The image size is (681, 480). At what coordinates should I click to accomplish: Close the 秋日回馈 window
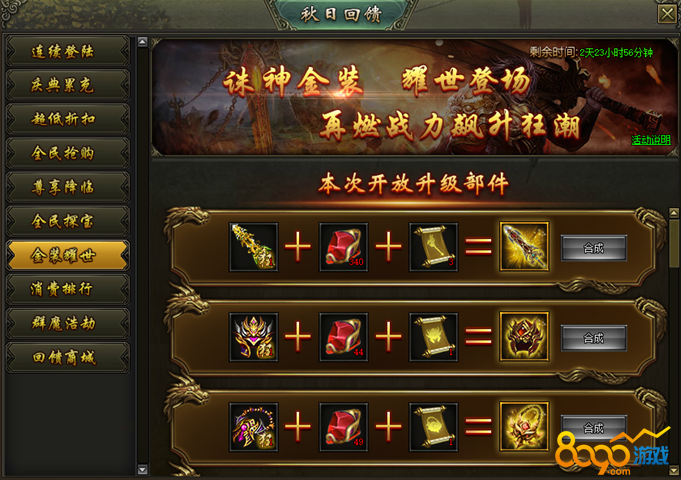click(667, 13)
